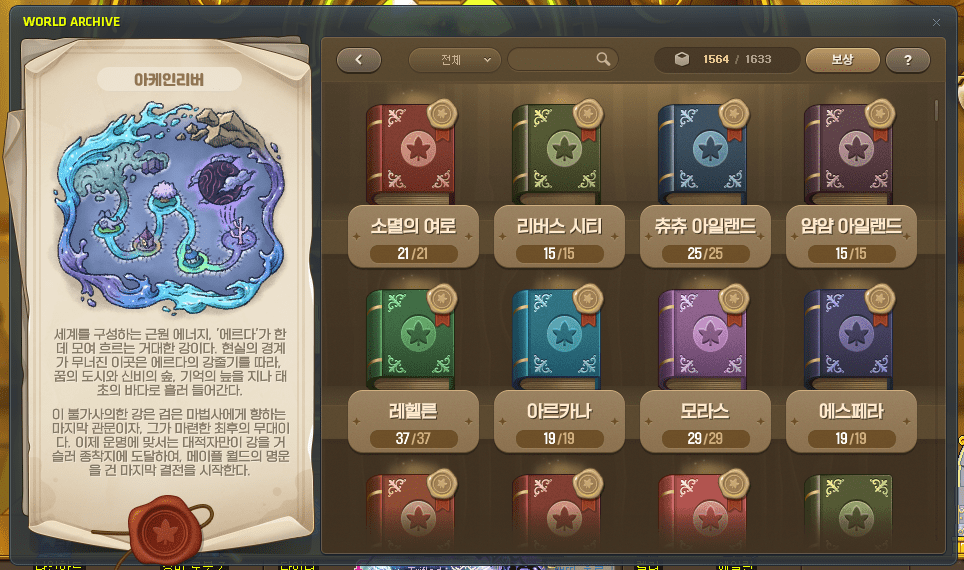Select the 모라스 book
Screen dimensions: 964x570
coord(703,338)
